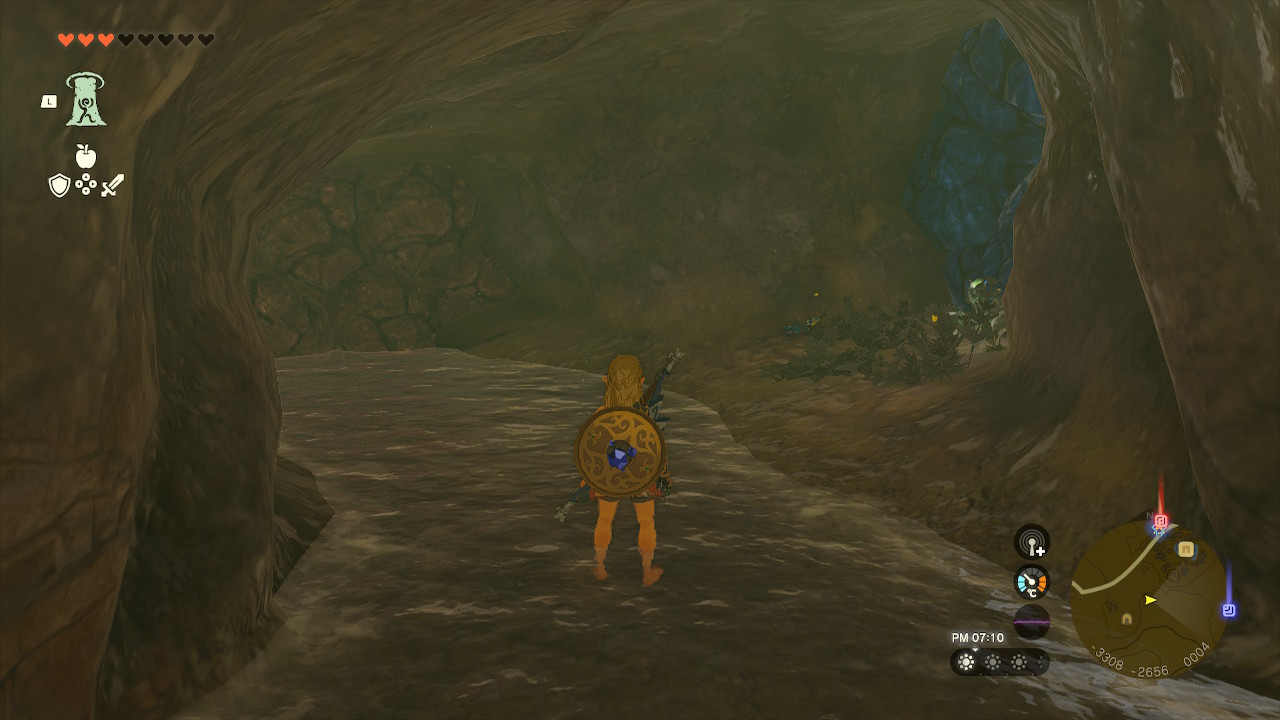Activate the Ascend ability icon

tap(86, 100)
